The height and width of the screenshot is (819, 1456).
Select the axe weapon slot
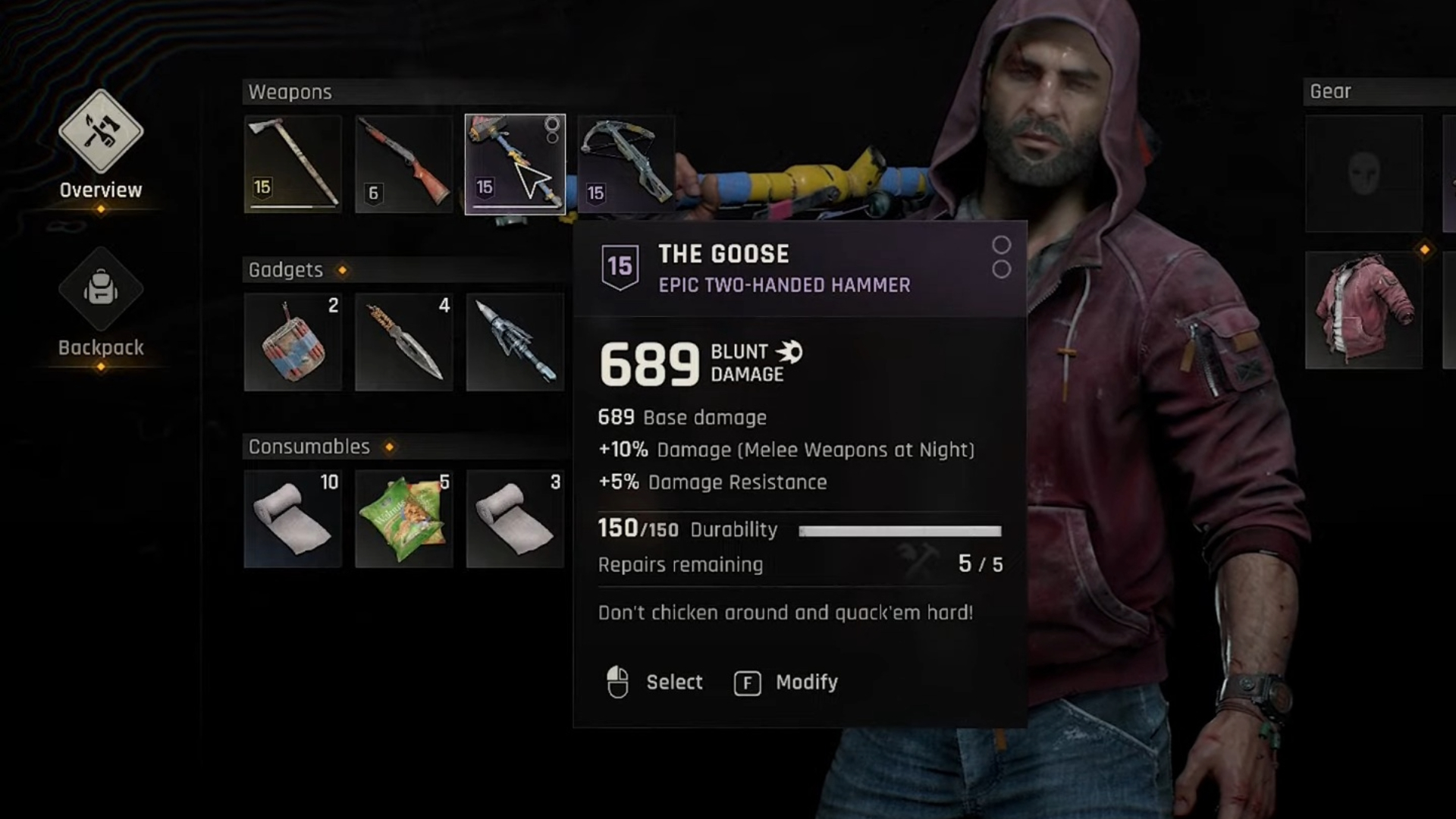click(x=293, y=165)
